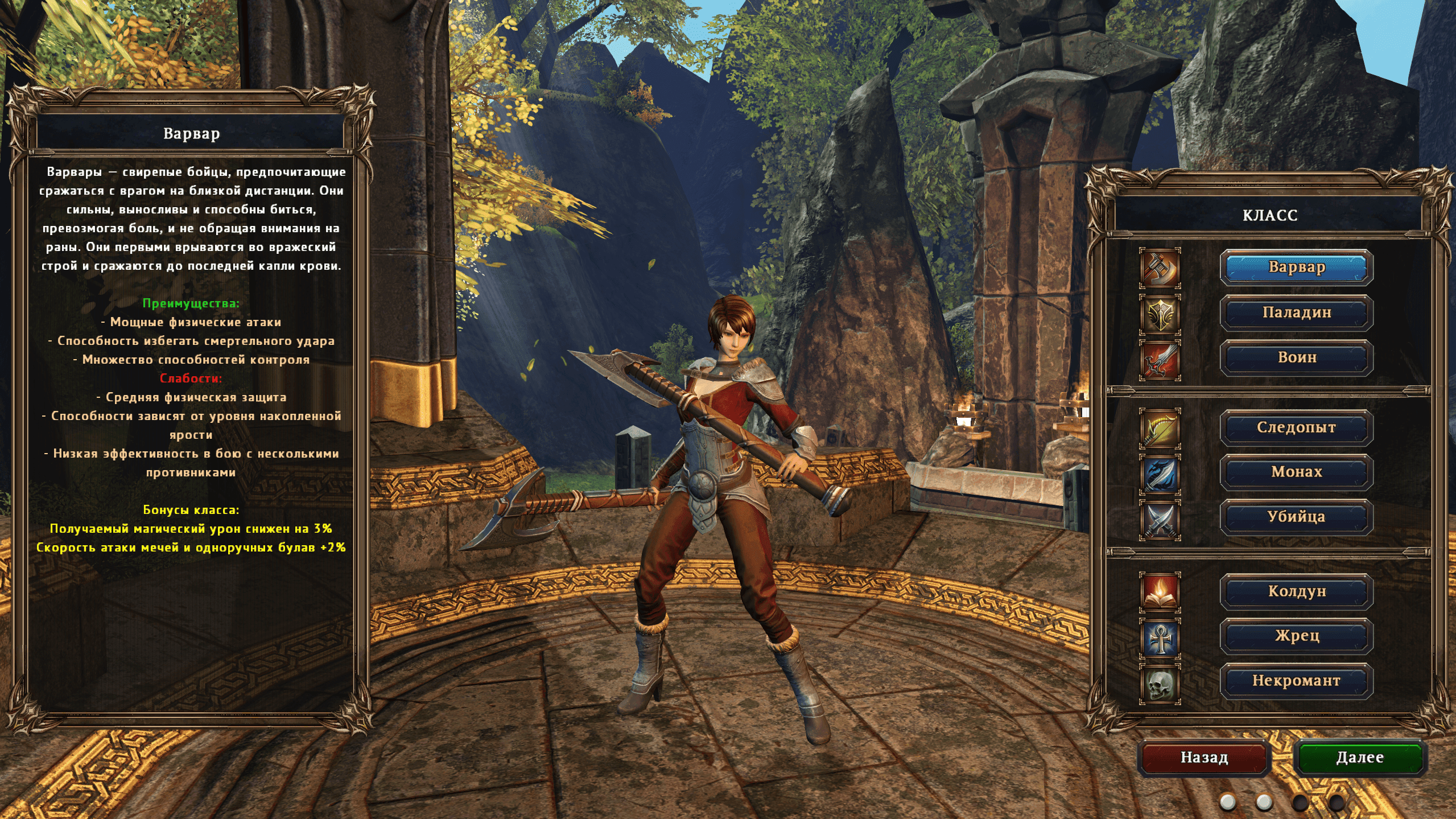Click the barbarian axe class icon
Viewport: 1456px width, 819px height.
pos(1160,267)
